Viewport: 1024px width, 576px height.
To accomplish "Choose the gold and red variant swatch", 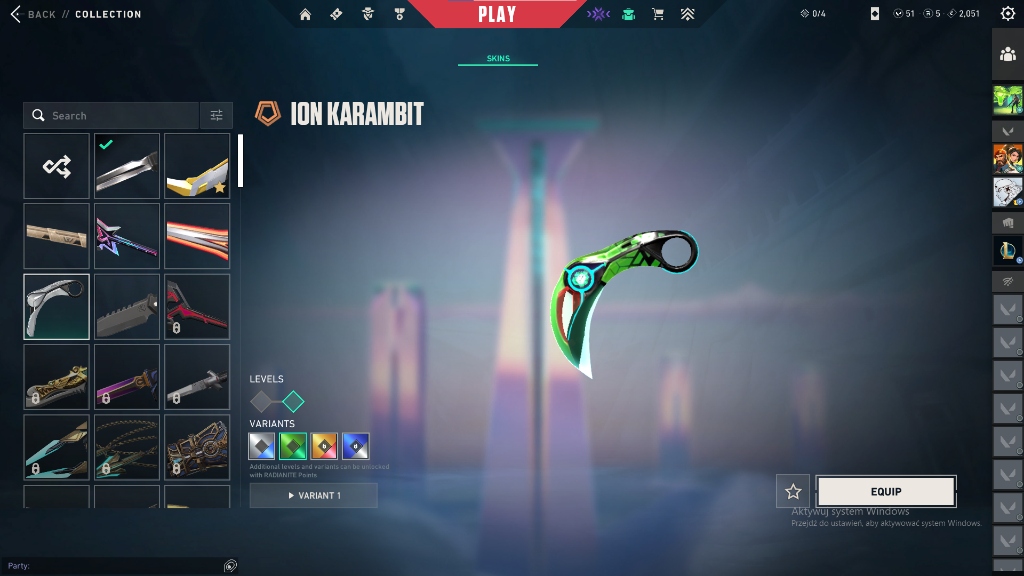I will click(324, 446).
